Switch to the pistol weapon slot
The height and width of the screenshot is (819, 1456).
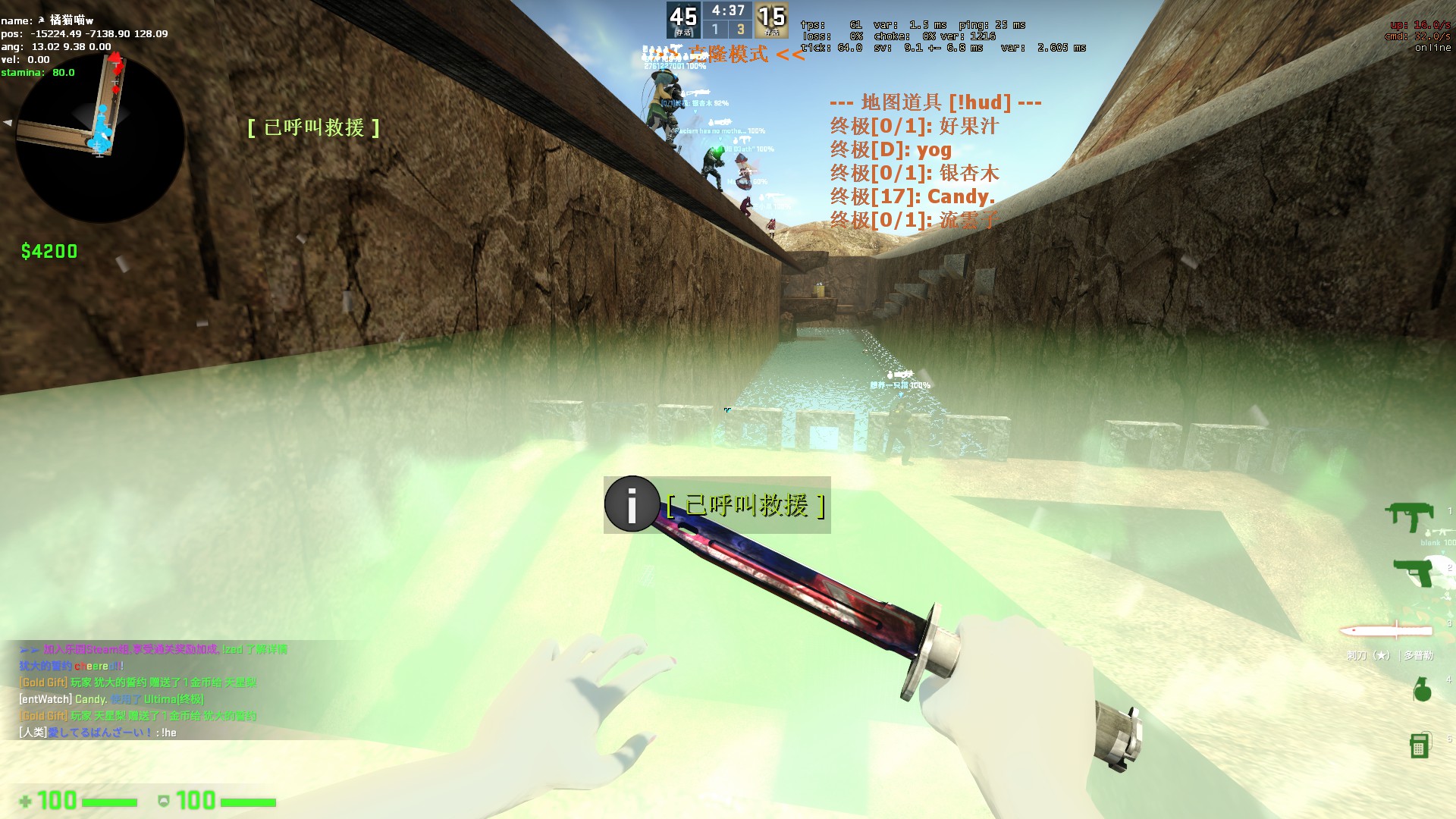coord(1414,572)
